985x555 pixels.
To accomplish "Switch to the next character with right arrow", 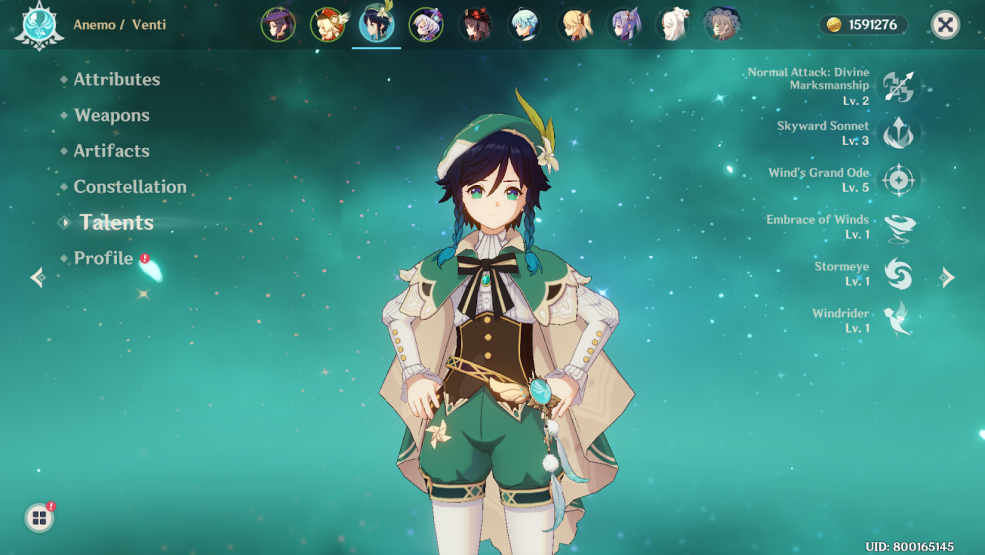I will (948, 278).
